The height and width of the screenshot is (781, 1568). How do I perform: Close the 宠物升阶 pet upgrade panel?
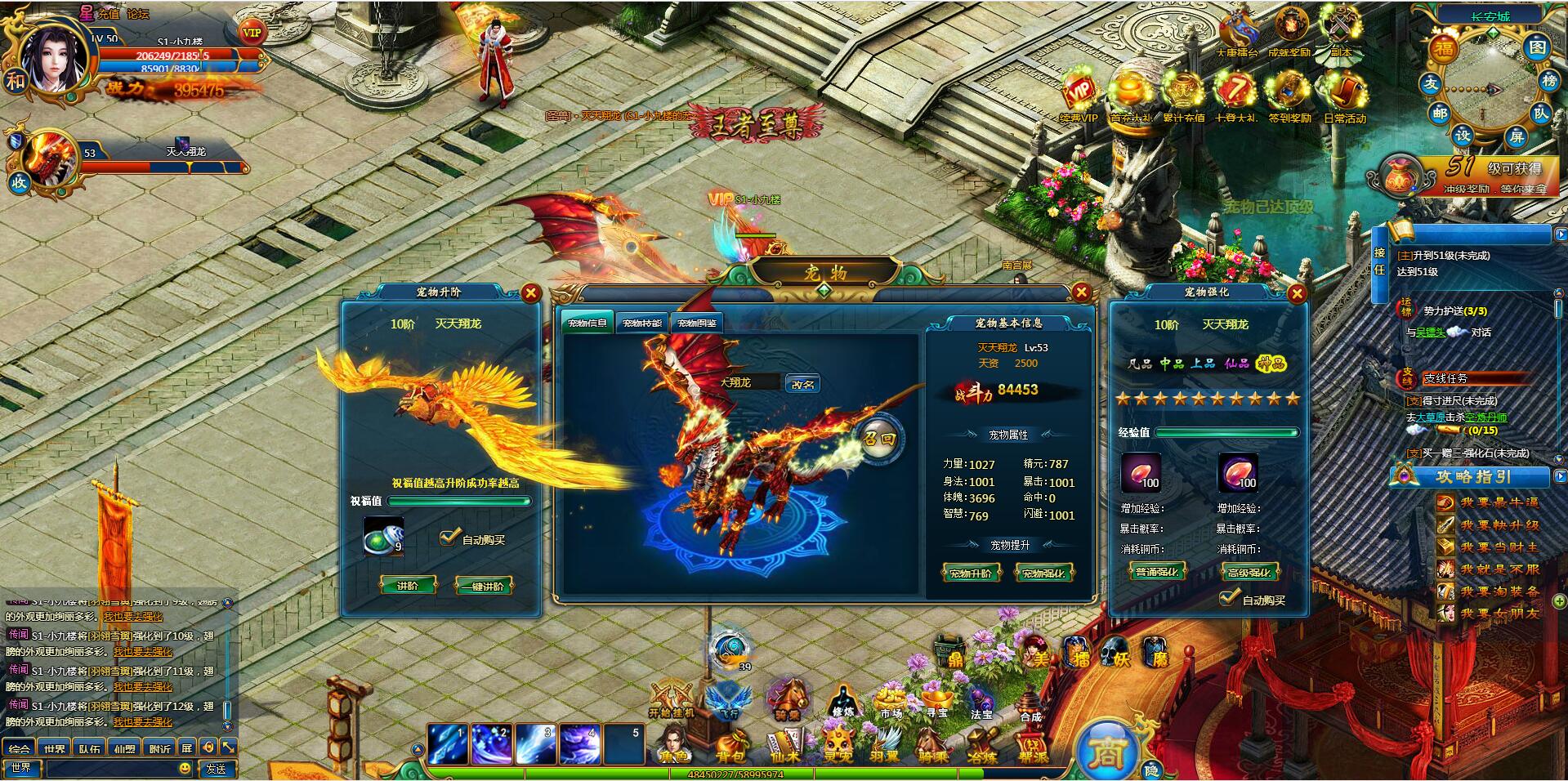[531, 293]
